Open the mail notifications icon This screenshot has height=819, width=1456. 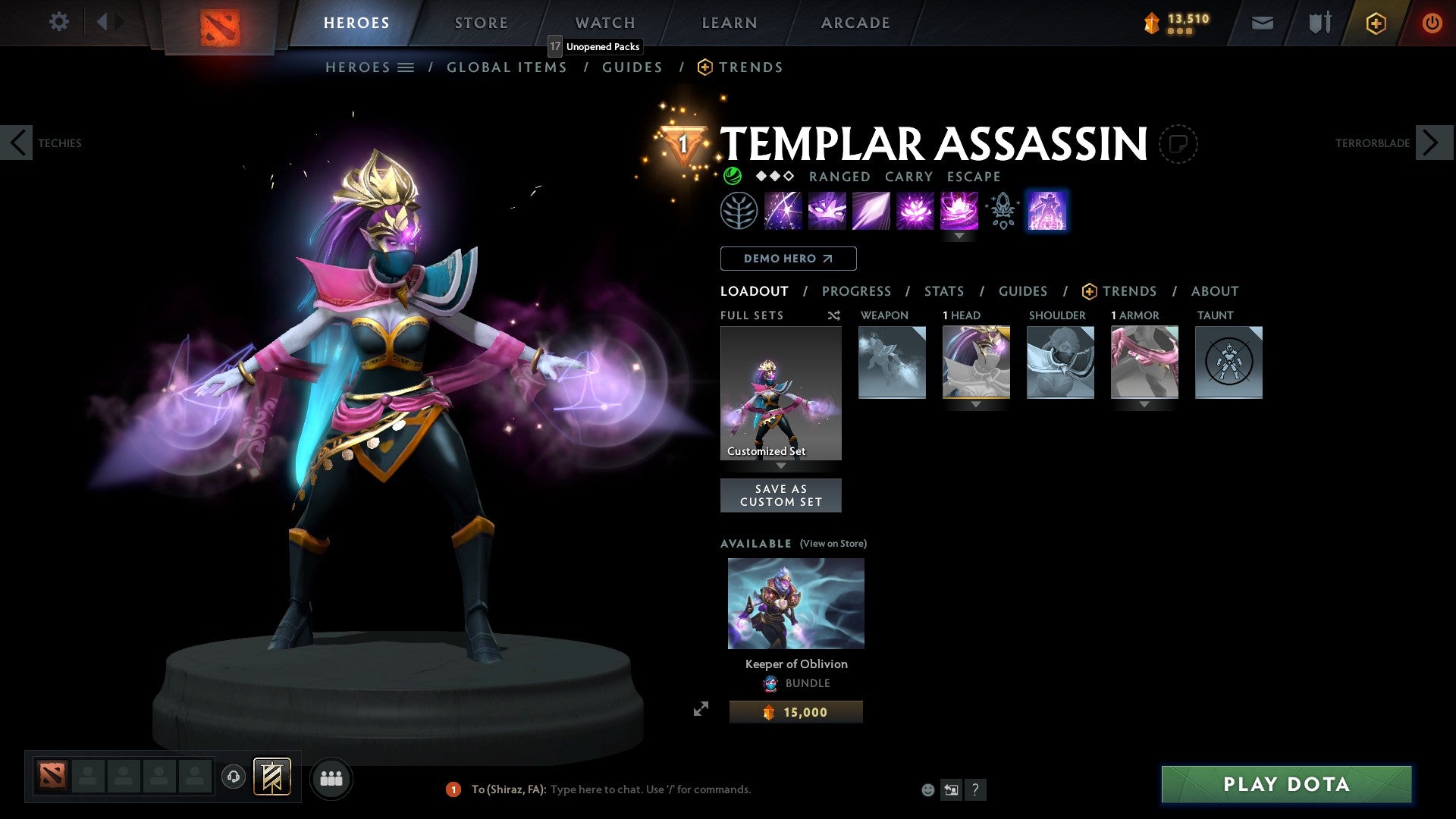(1262, 23)
